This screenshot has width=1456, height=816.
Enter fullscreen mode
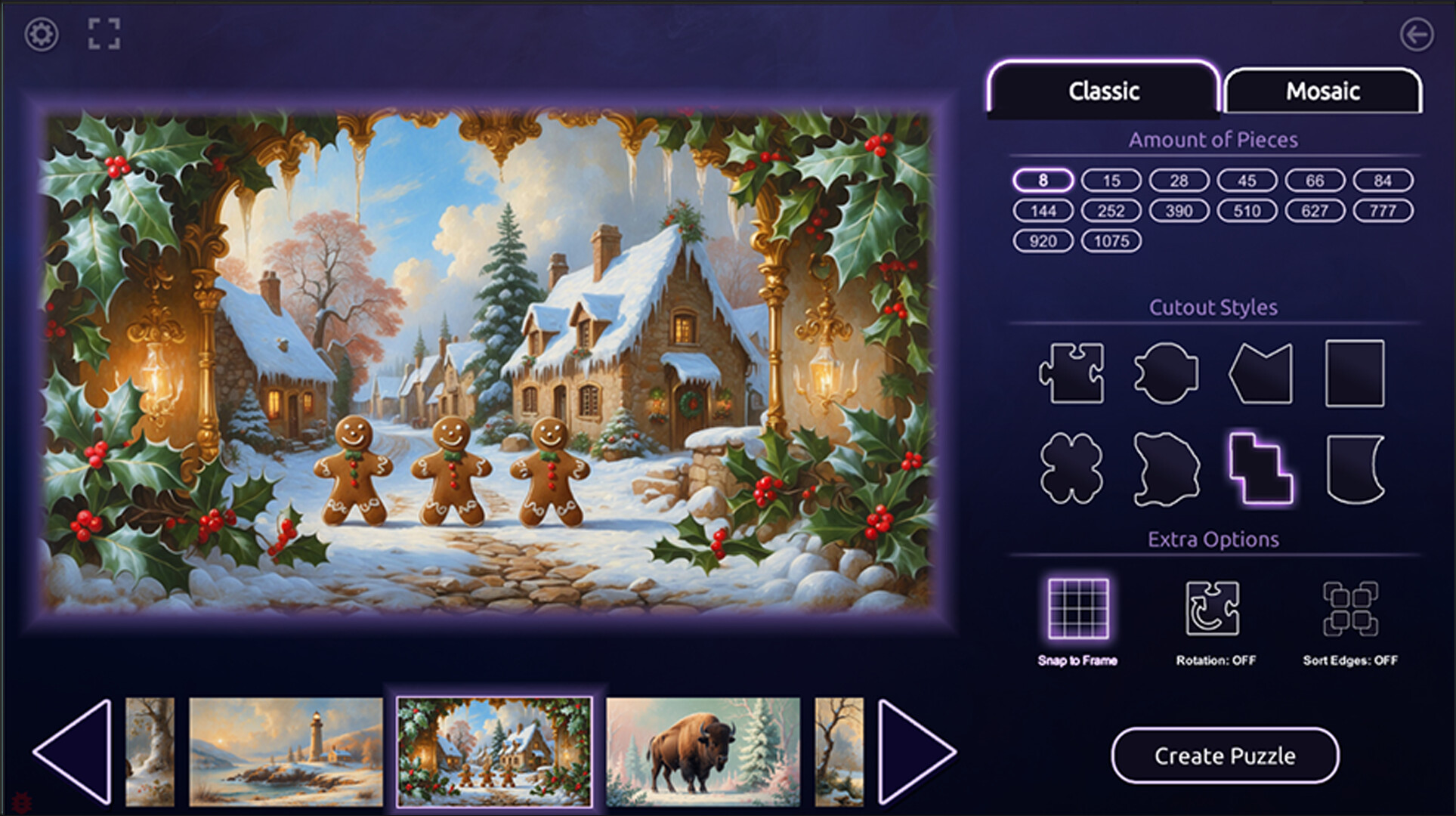[104, 33]
